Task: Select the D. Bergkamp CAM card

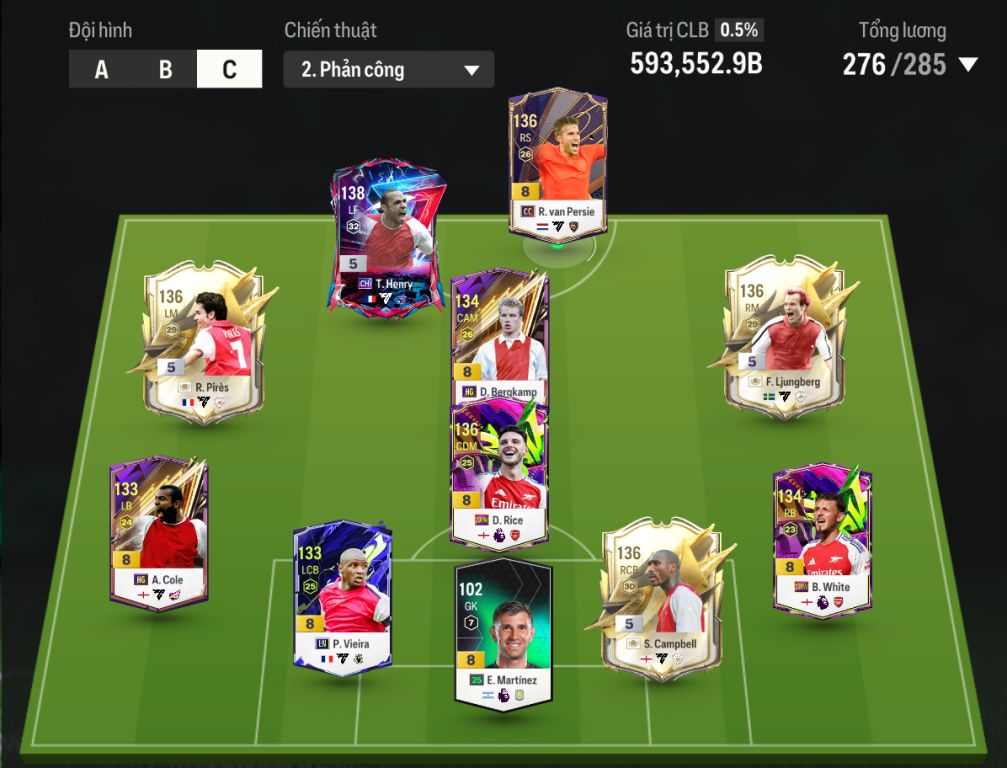Action: click(498, 335)
